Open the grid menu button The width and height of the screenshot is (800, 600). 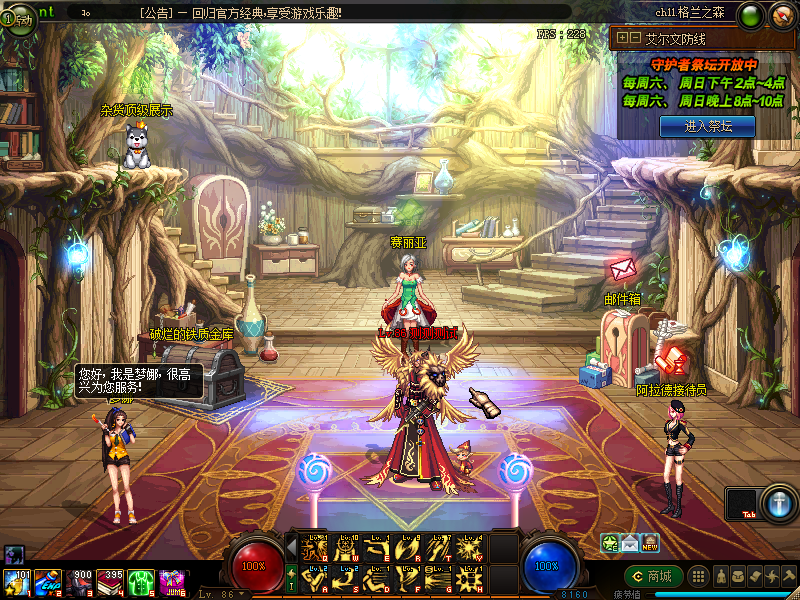tap(700, 576)
